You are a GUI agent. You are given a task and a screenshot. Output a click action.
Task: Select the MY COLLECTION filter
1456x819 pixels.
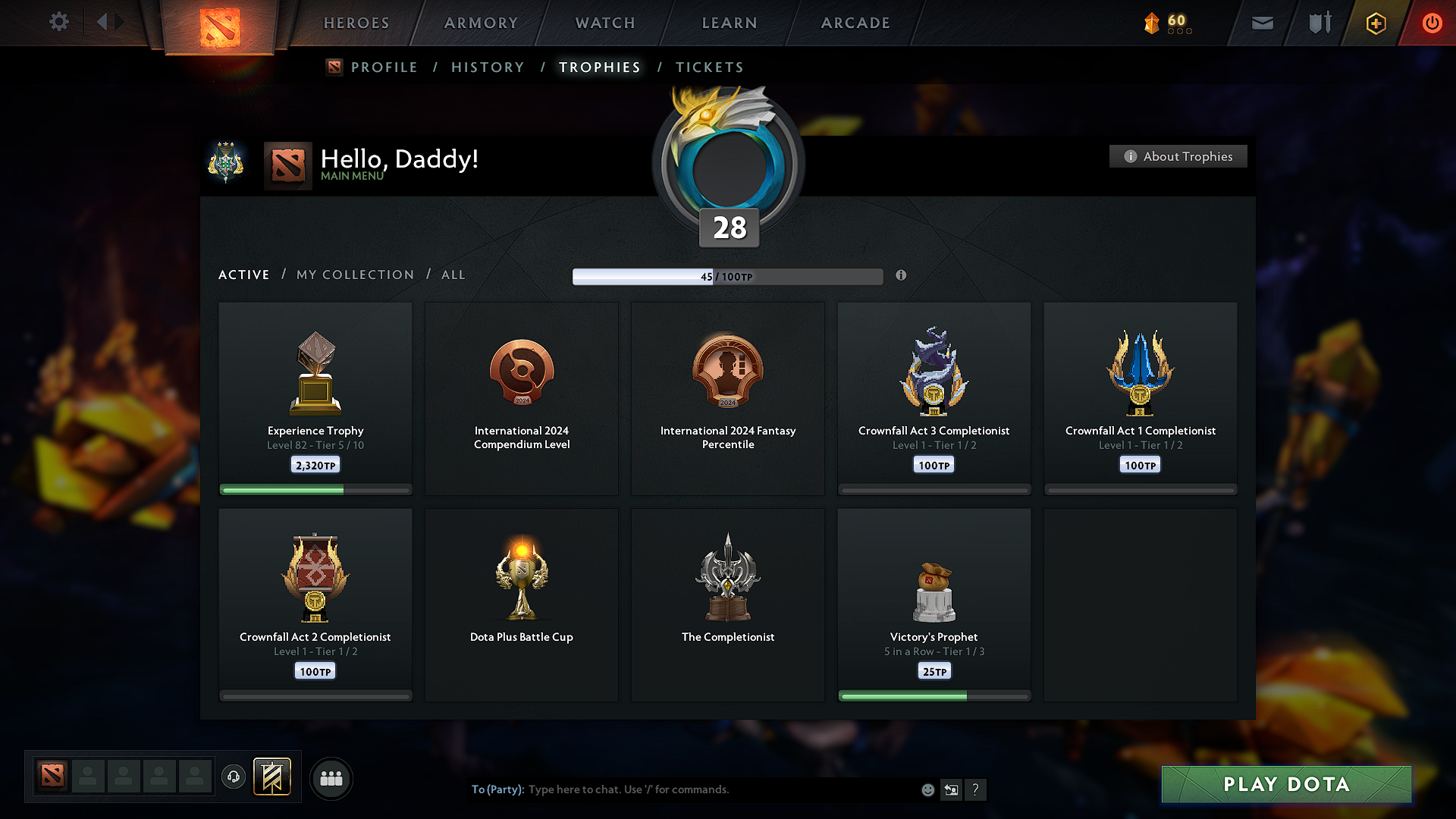(354, 275)
